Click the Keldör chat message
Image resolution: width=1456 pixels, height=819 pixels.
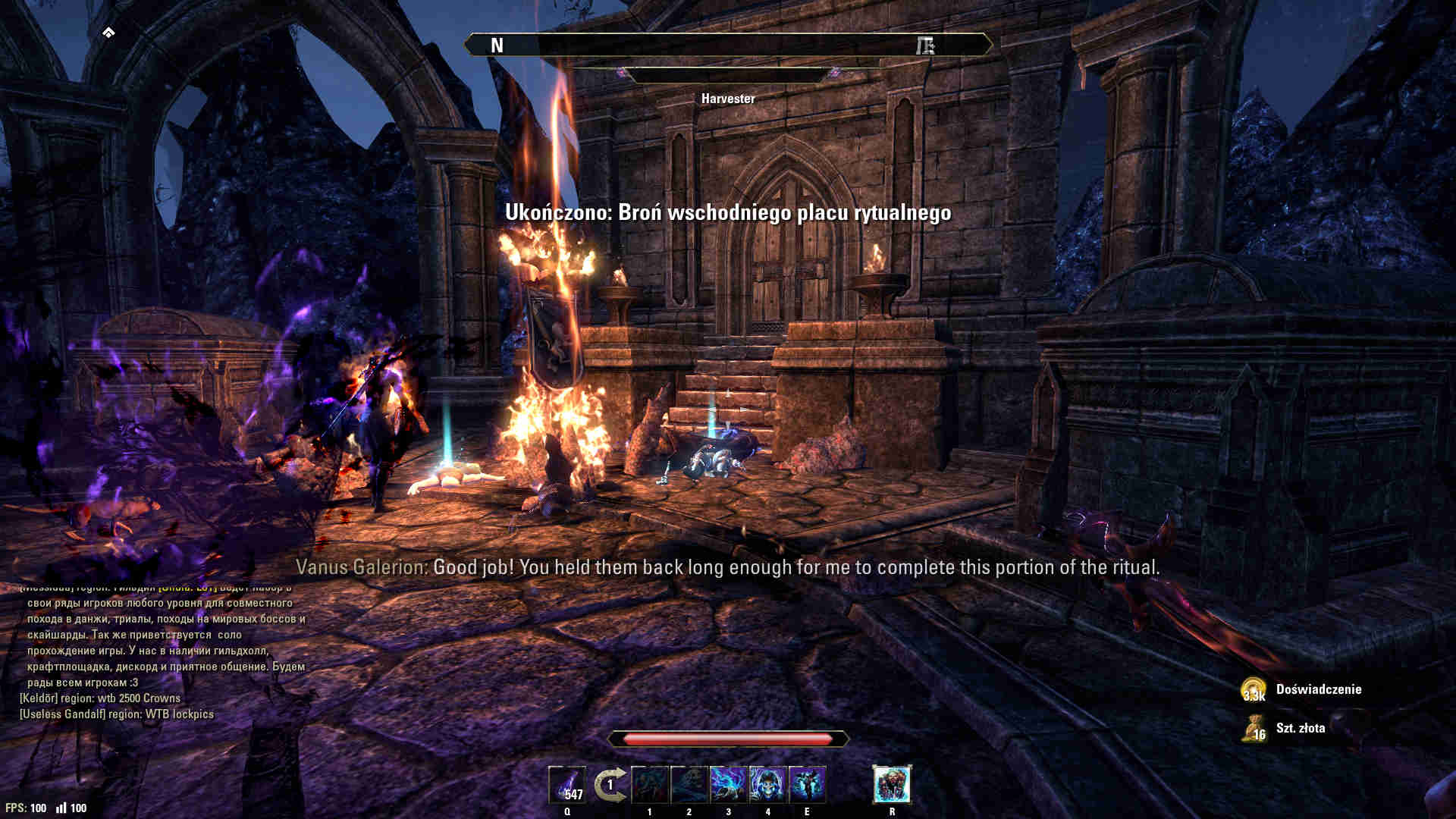click(100, 698)
